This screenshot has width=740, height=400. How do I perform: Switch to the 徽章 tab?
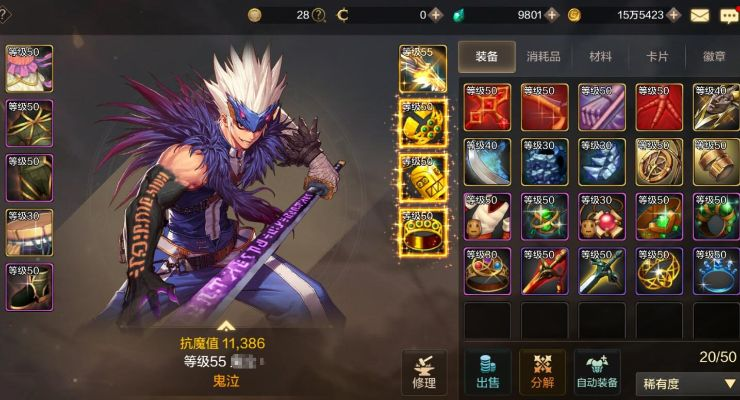(x=714, y=57)
